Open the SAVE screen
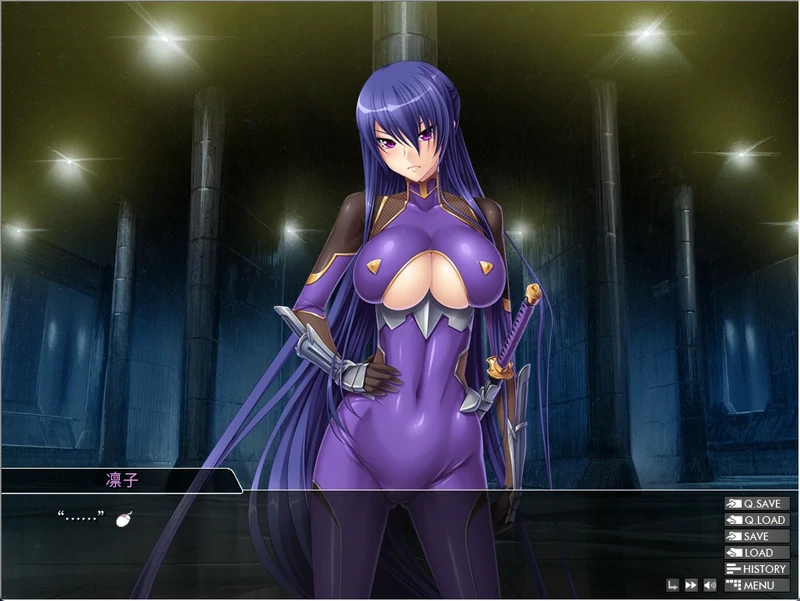The height and width of the screenshot is (601, 800). (757, 536)
